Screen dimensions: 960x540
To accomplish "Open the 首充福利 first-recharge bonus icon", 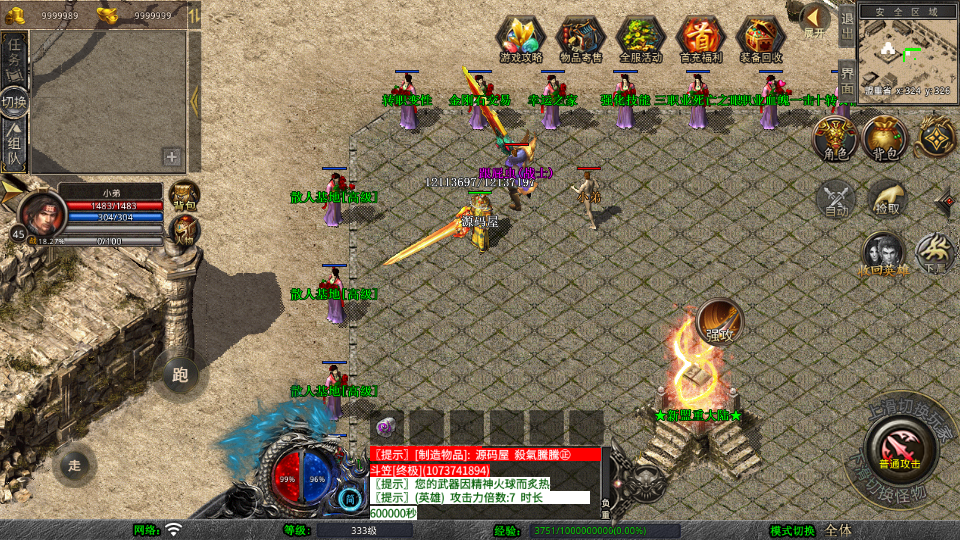I will pyautogui.click(x=701, y=38).
